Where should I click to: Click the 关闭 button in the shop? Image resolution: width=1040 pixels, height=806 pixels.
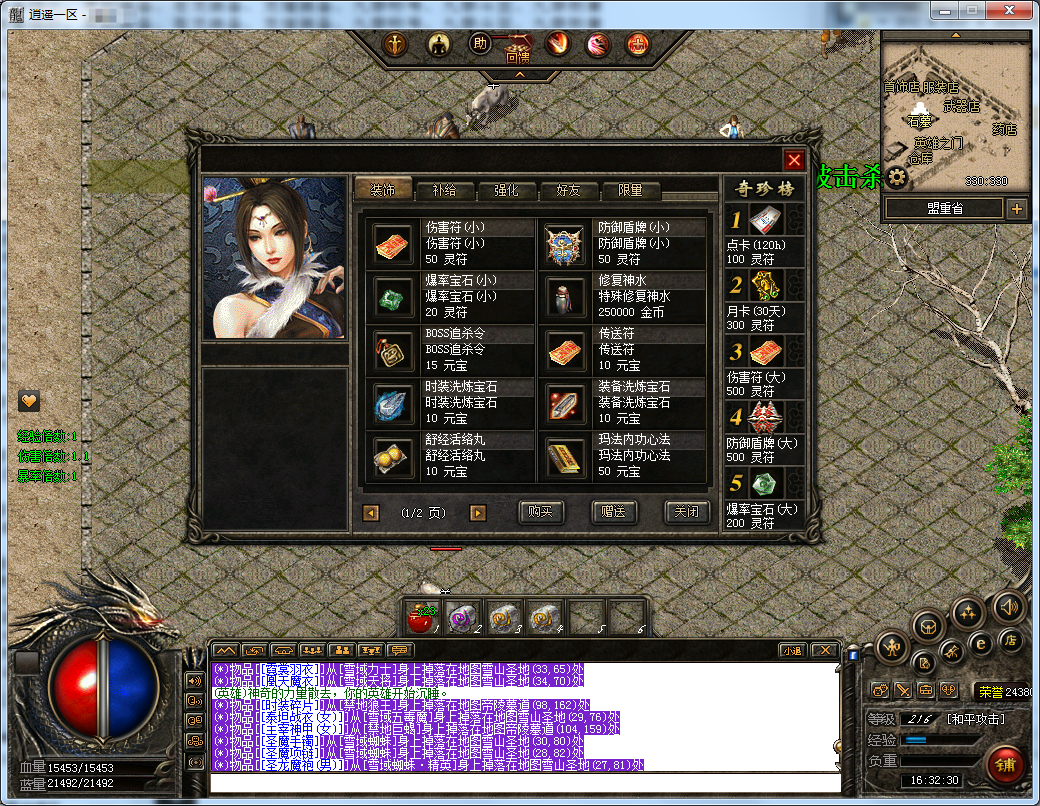coord(687,512)
